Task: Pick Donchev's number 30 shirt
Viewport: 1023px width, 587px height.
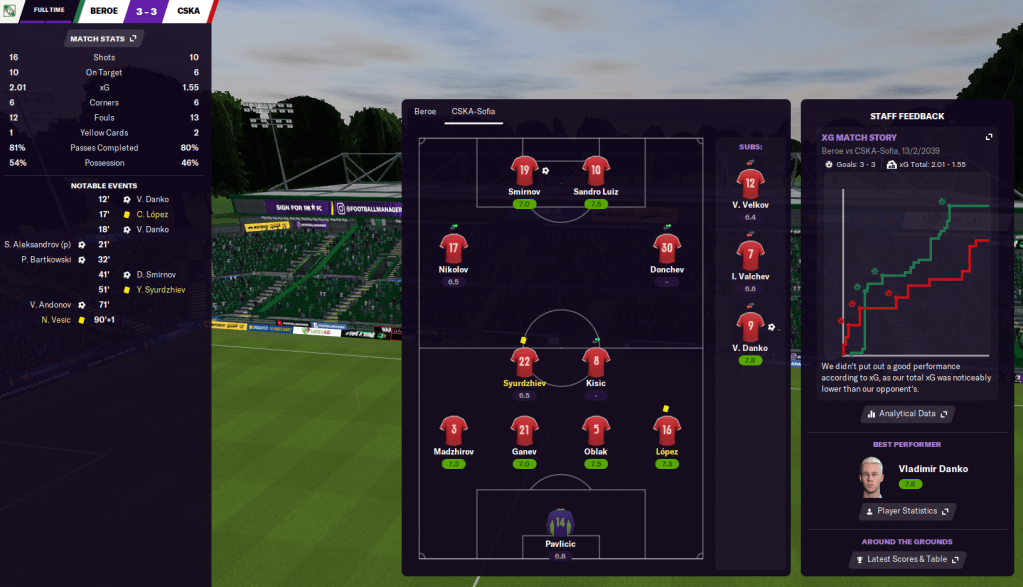Action: 667,248
